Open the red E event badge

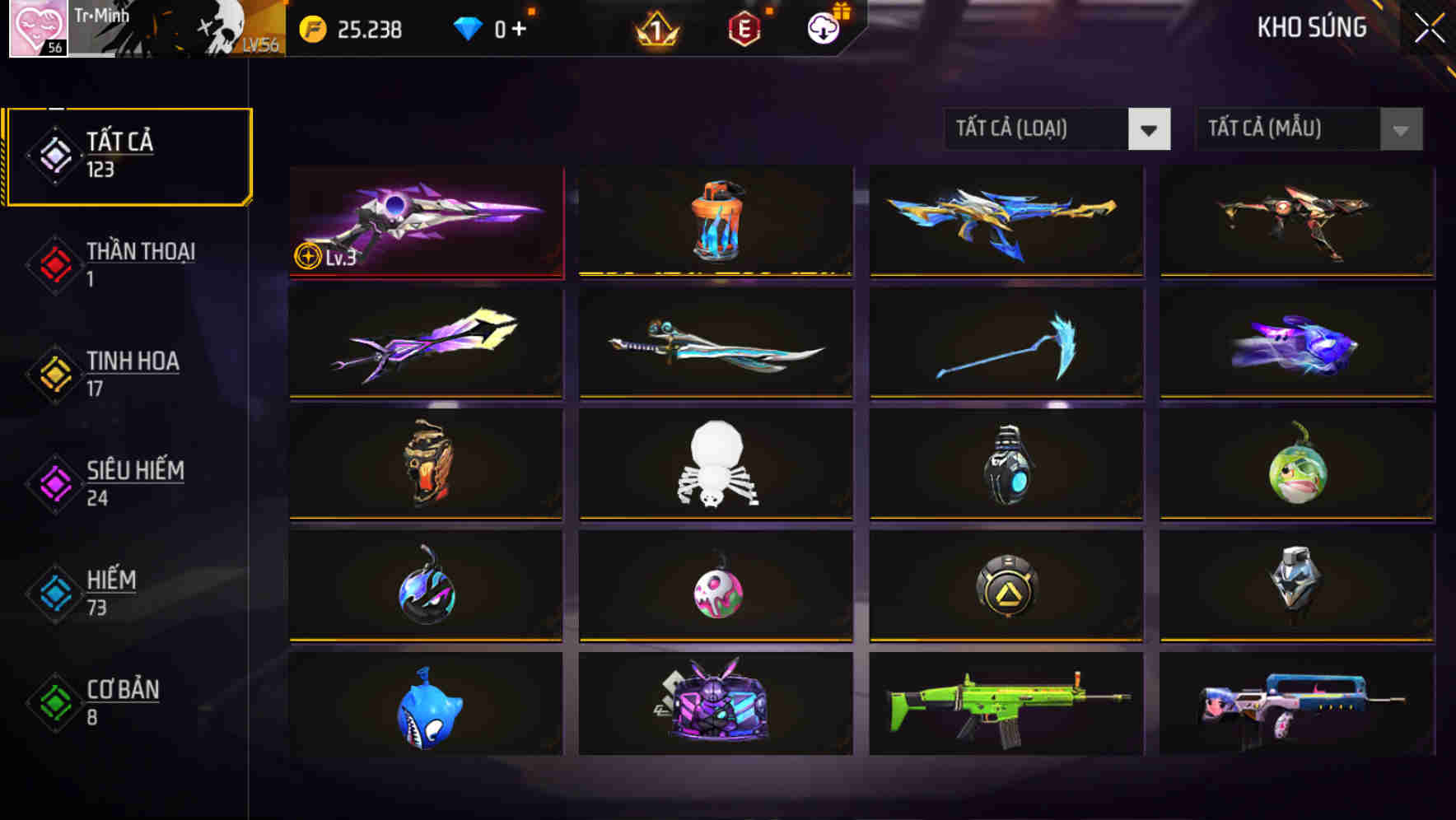coord(744,28)
